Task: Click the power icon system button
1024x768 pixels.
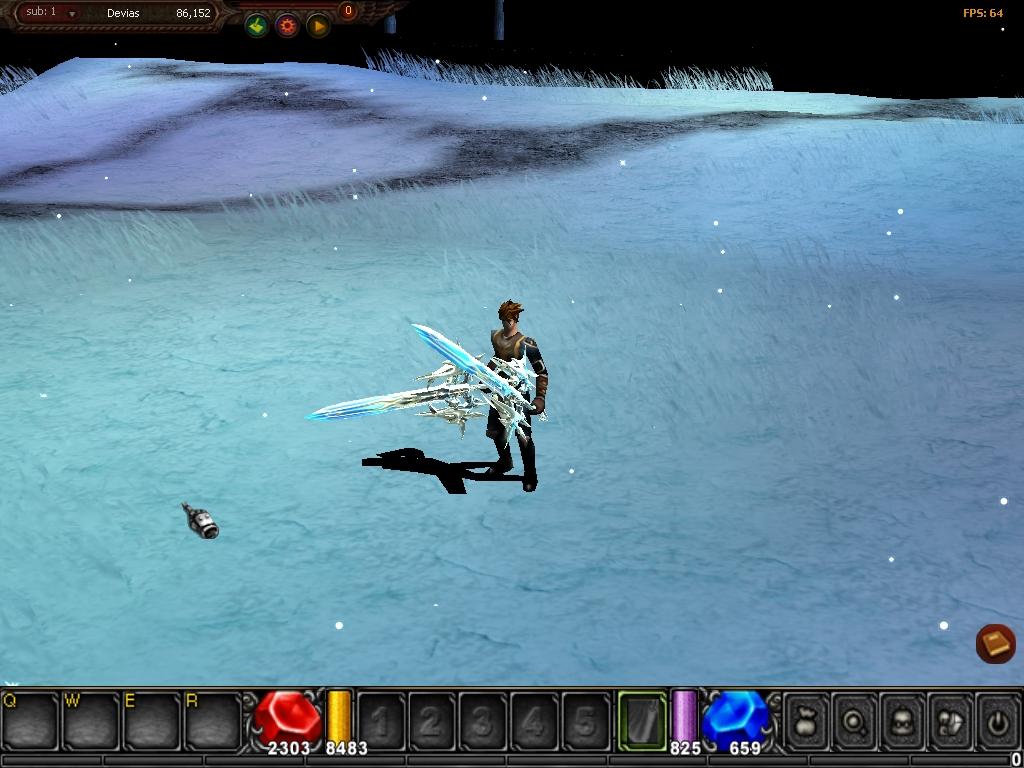Action: point(996,720)
